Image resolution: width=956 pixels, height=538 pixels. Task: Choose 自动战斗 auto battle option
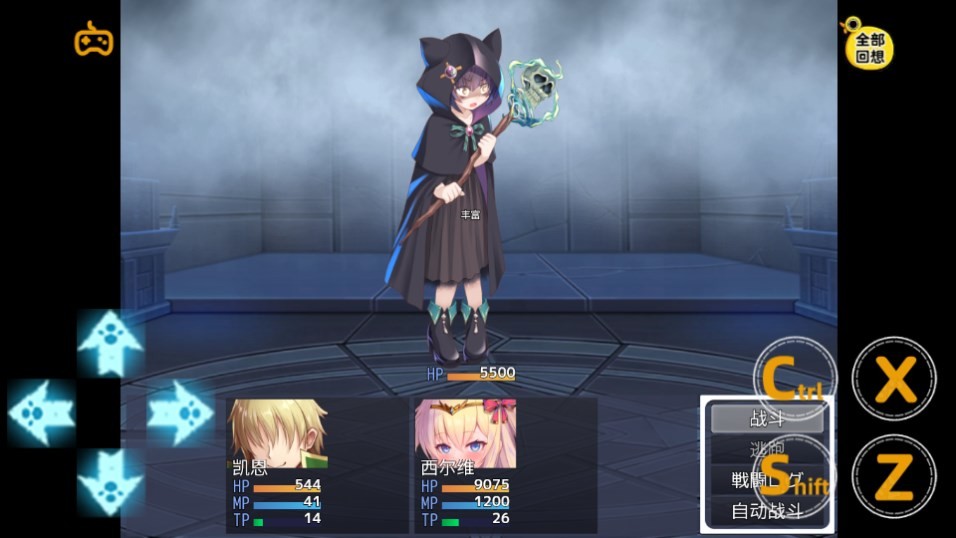coord(766,511)
